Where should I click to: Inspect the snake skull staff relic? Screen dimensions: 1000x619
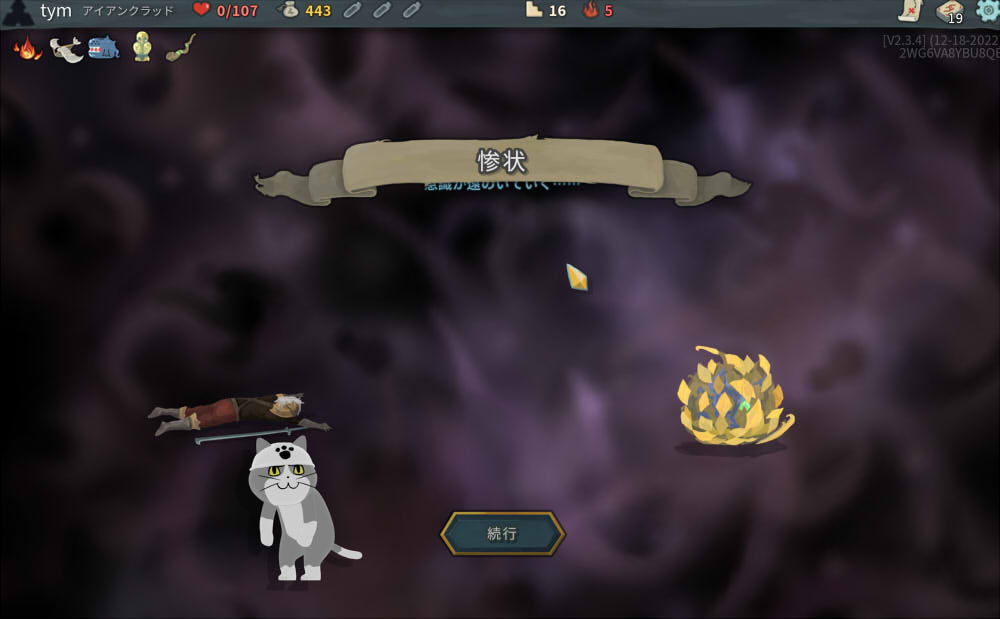pyautogui.click(x=181, y=47)
